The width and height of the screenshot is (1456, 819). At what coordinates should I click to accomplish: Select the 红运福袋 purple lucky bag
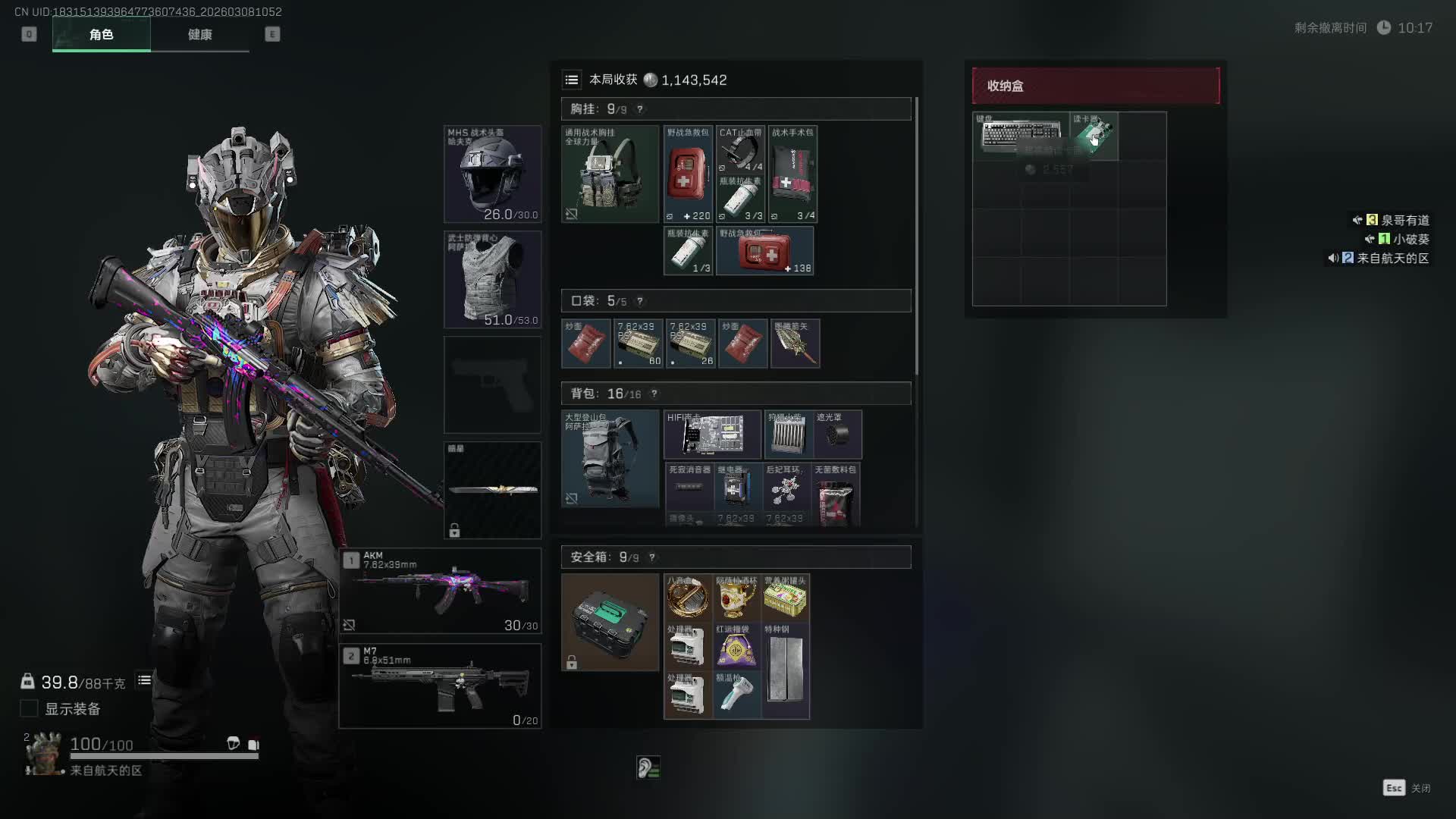pos(736,646)
